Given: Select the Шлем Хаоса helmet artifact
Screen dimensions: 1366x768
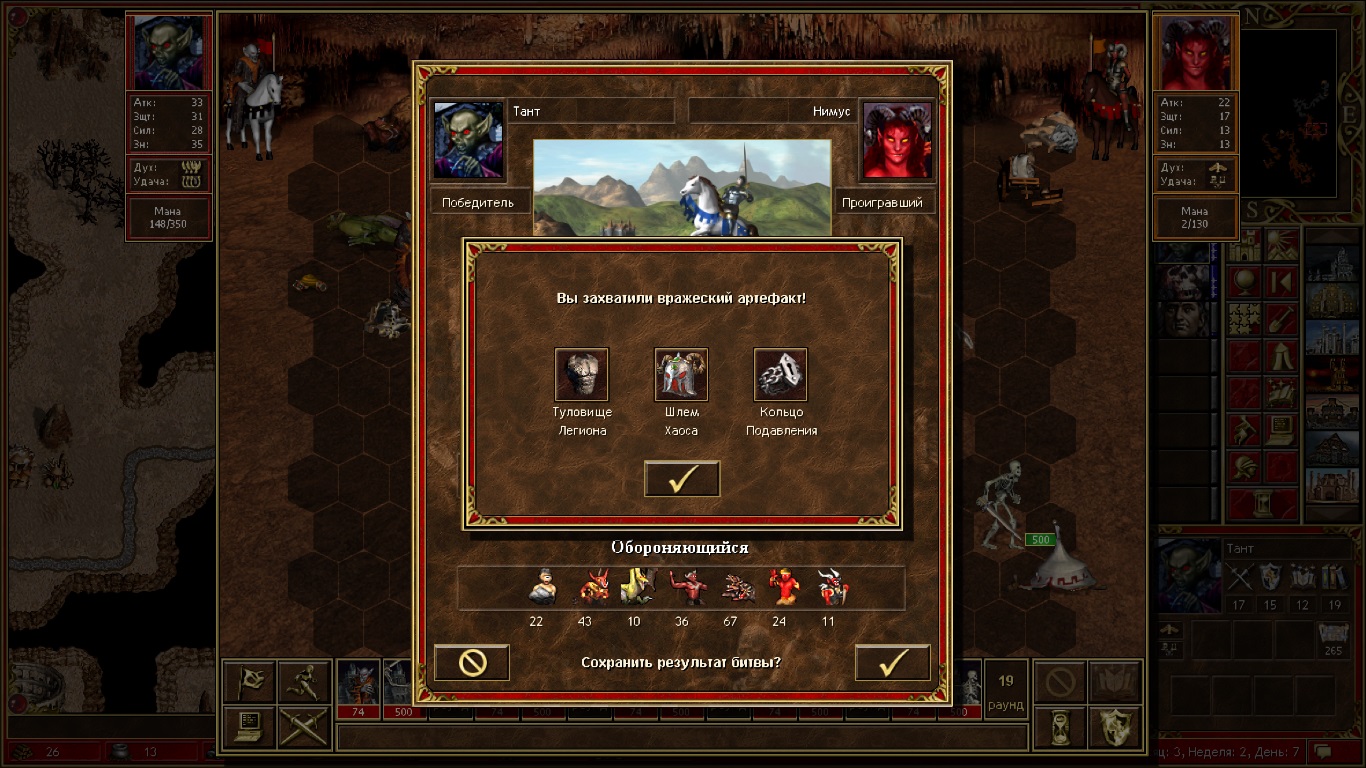Looking at the screenshot, I should coord(681,375).
